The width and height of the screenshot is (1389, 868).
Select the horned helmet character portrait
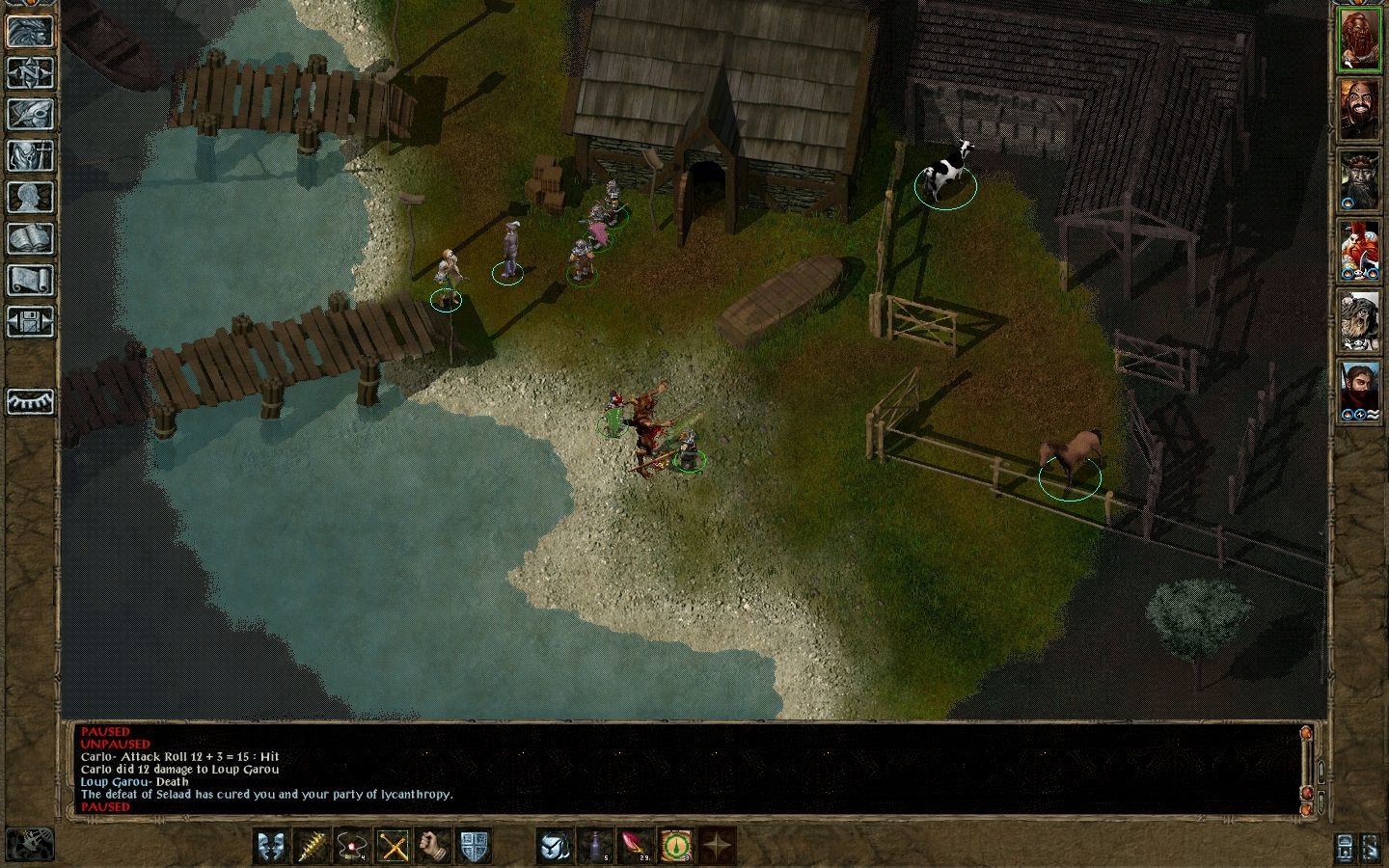(1359, 178)
